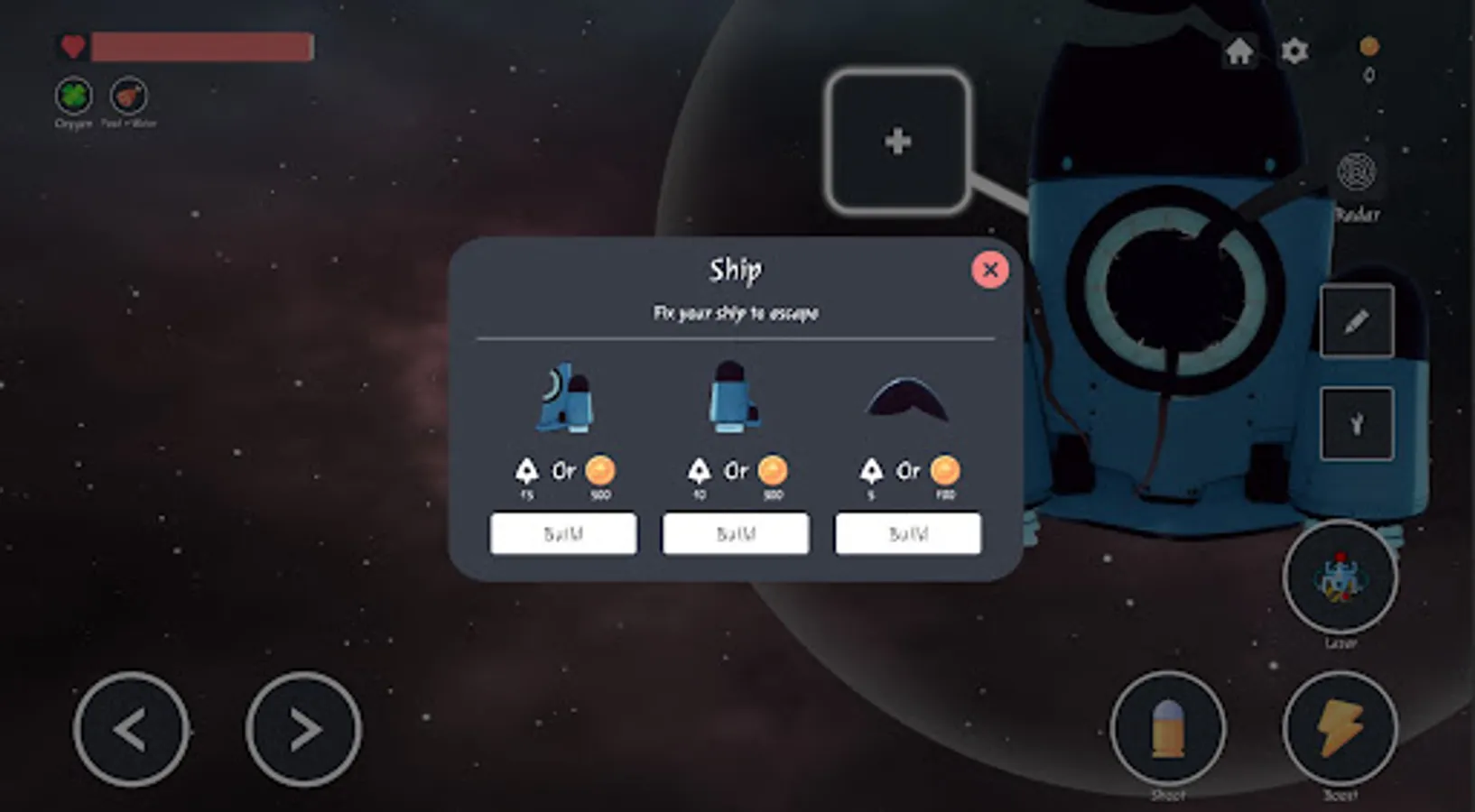Fire using the Shoot bullet icon
The height and width of the screenshot is (812, 1475).
(x=1169, y=731)
